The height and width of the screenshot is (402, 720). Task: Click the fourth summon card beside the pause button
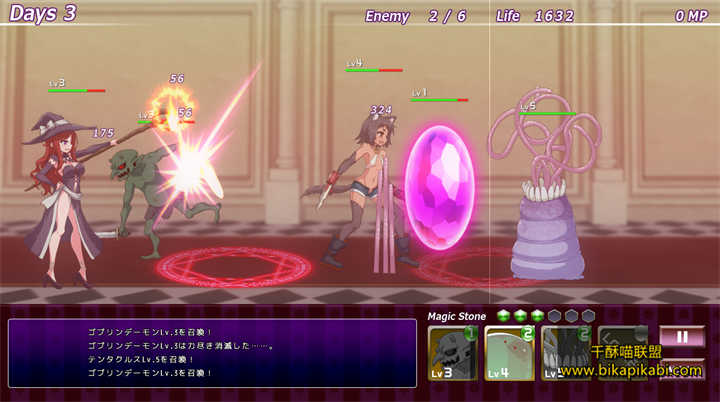pyautogui.click(x=622, y=353)
